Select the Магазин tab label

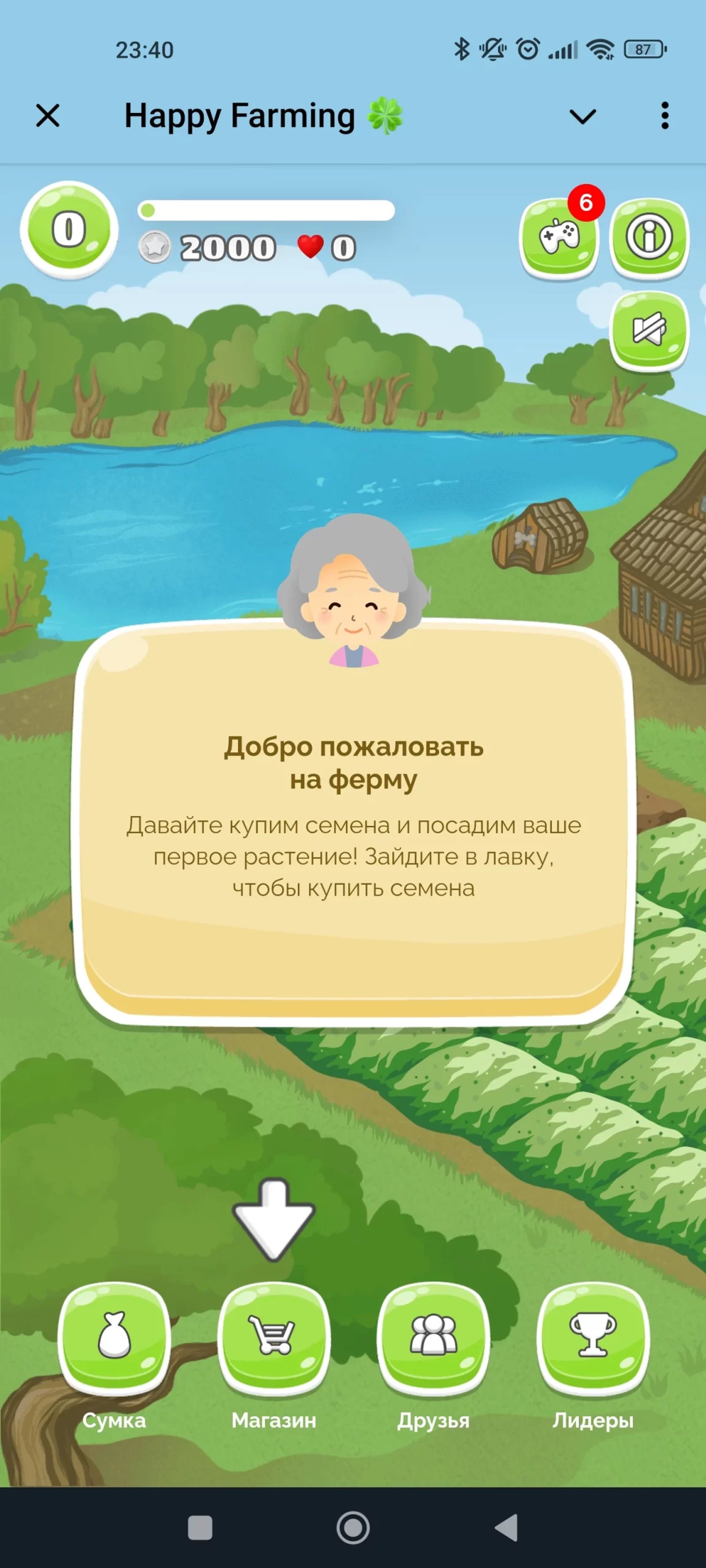pyautogui.click(x=274, y=1421)
